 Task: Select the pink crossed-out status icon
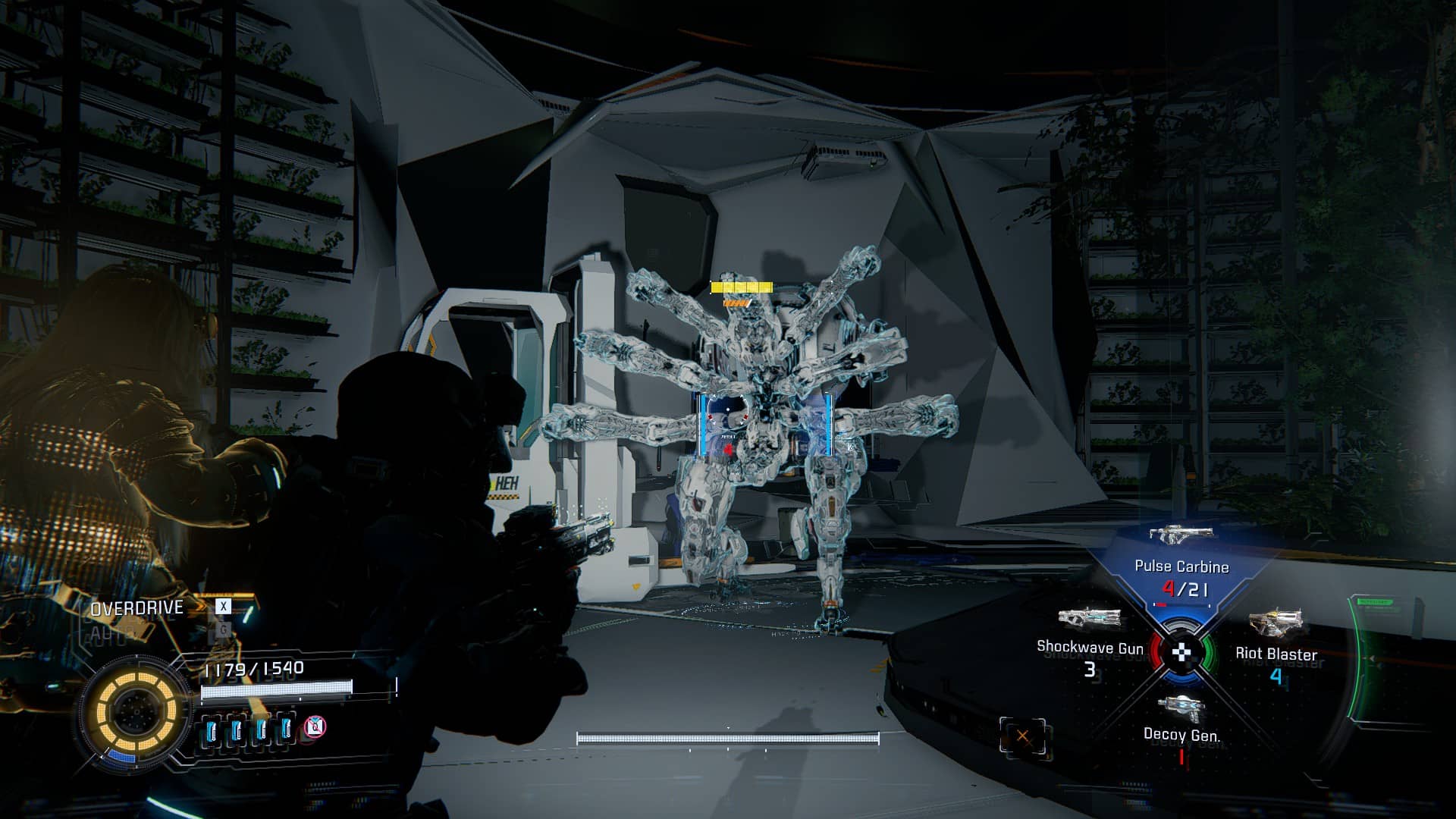click(315, 727)
